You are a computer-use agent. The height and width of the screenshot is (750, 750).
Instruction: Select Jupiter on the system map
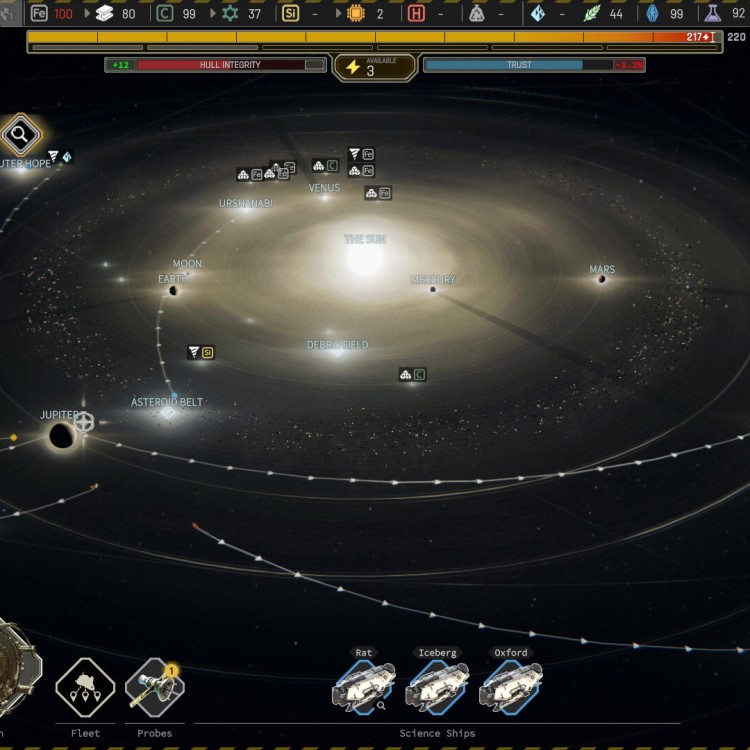pyautogui.click(x=61, y=435)
